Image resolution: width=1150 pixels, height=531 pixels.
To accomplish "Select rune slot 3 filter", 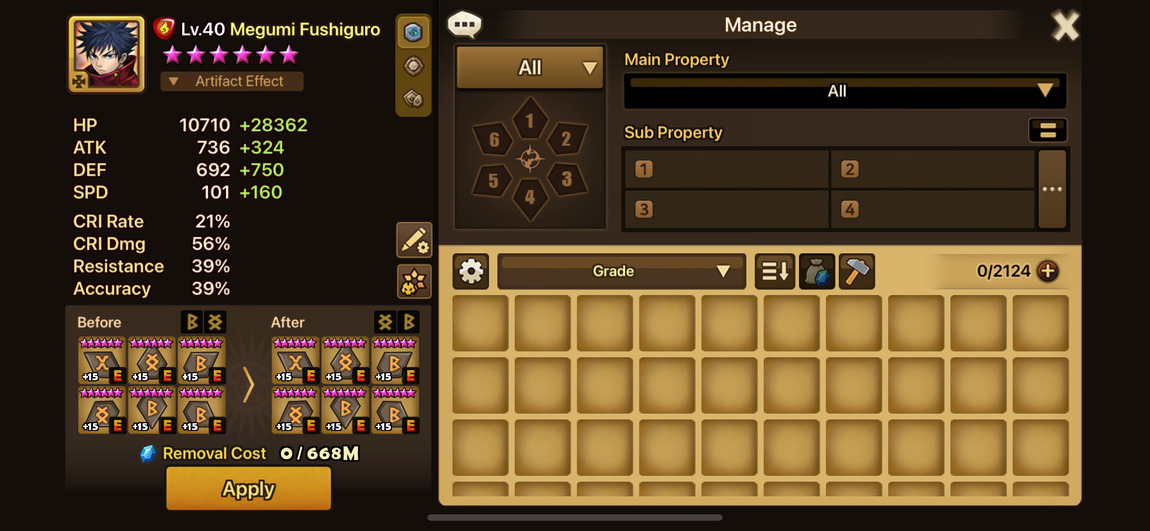I will pos(565,180).
